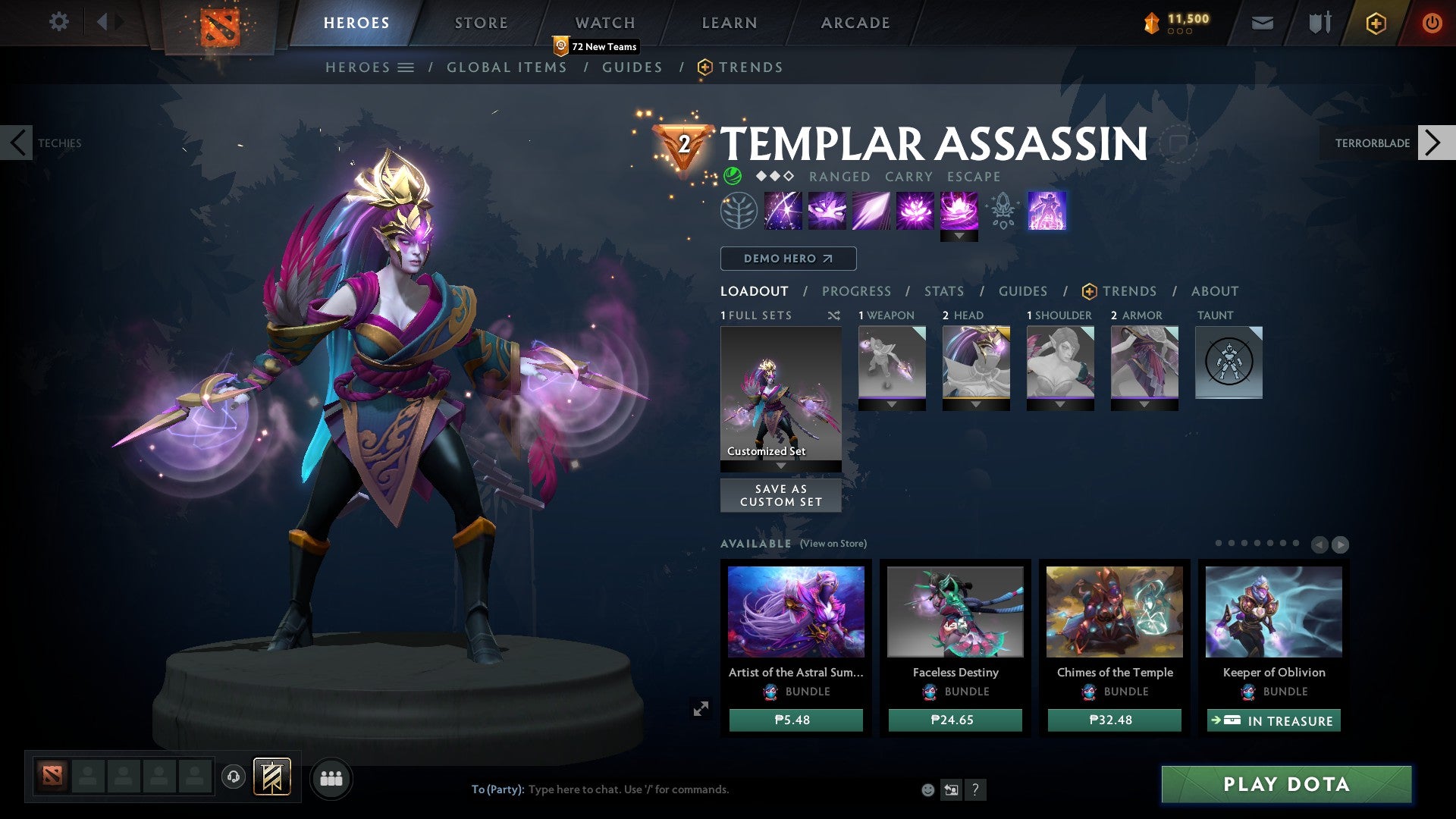Open the mail notifications envelope
The image size is (1456, 819).
click(x=1261, y=23)
